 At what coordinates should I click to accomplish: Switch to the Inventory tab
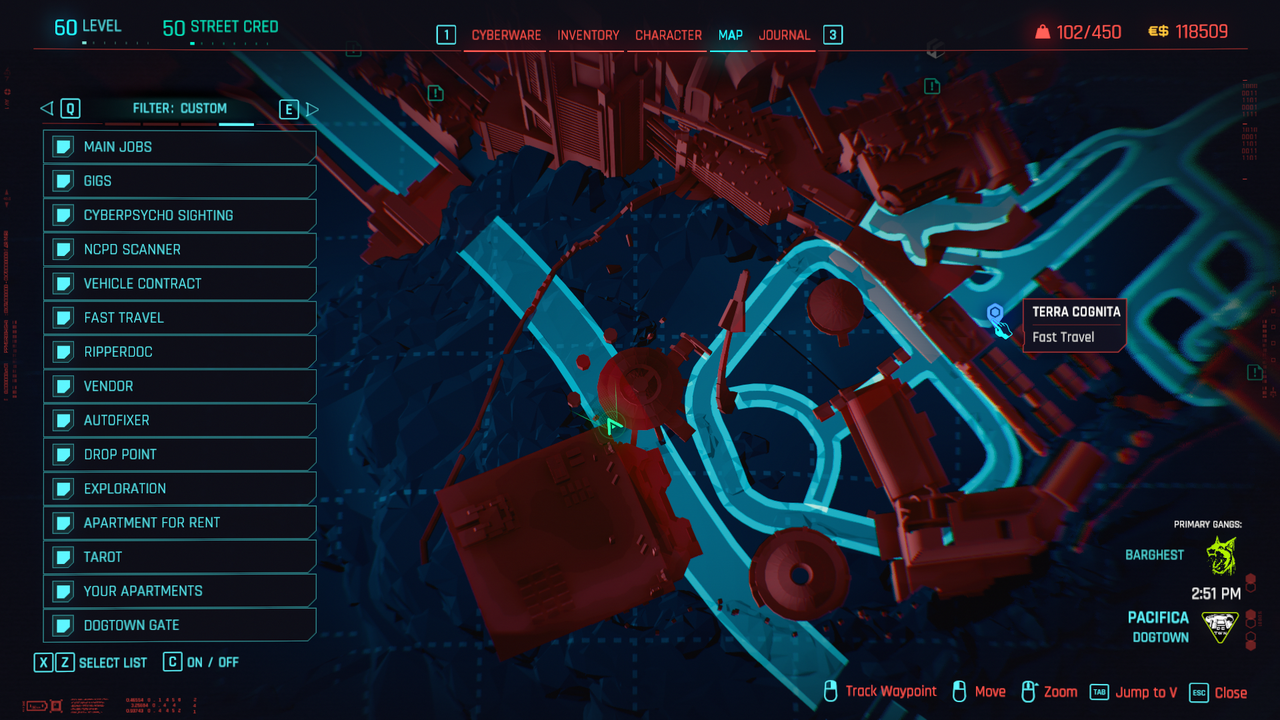tap(588, 35)
